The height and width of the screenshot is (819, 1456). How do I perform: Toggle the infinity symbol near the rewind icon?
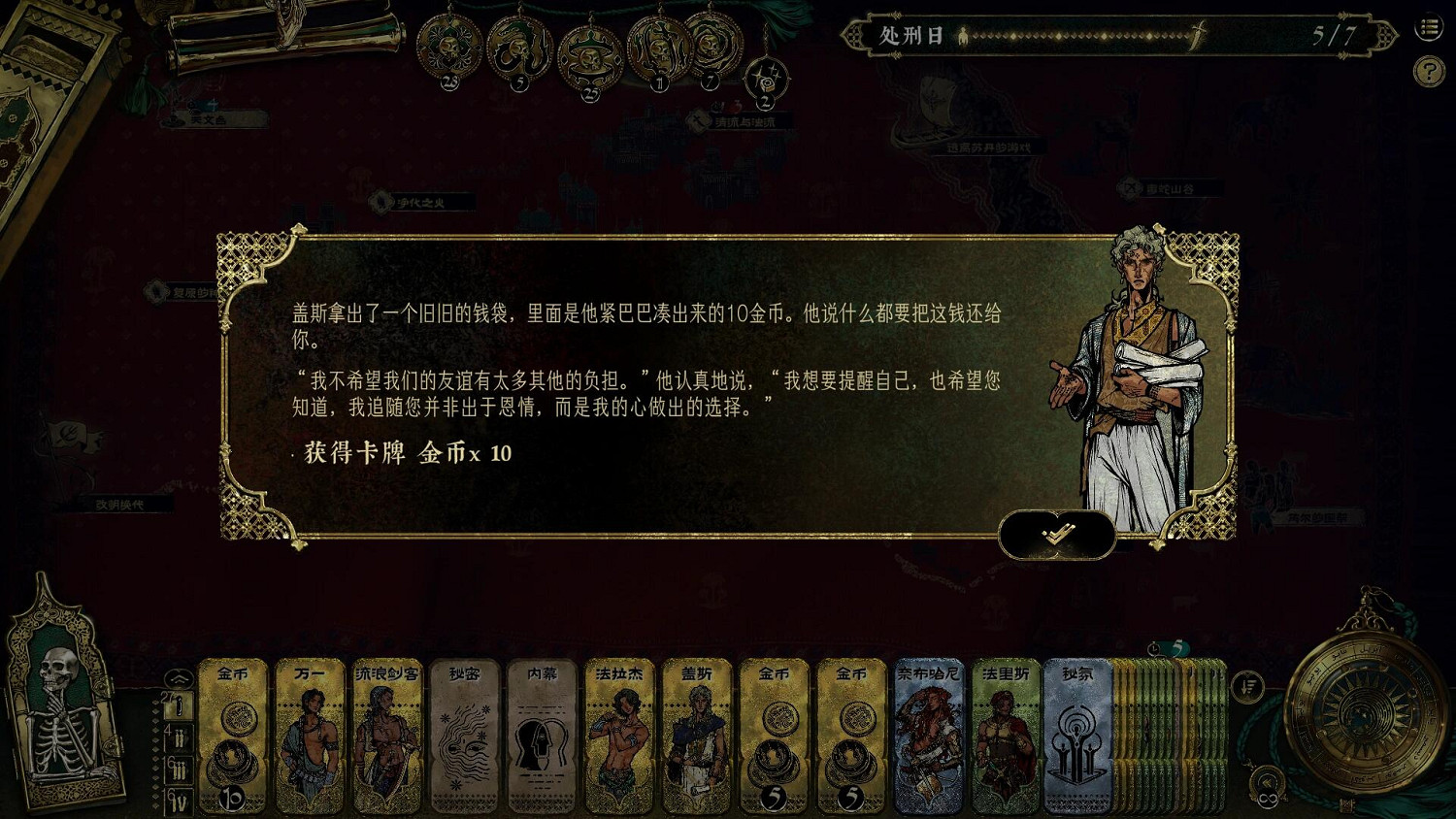[1267, 800]
